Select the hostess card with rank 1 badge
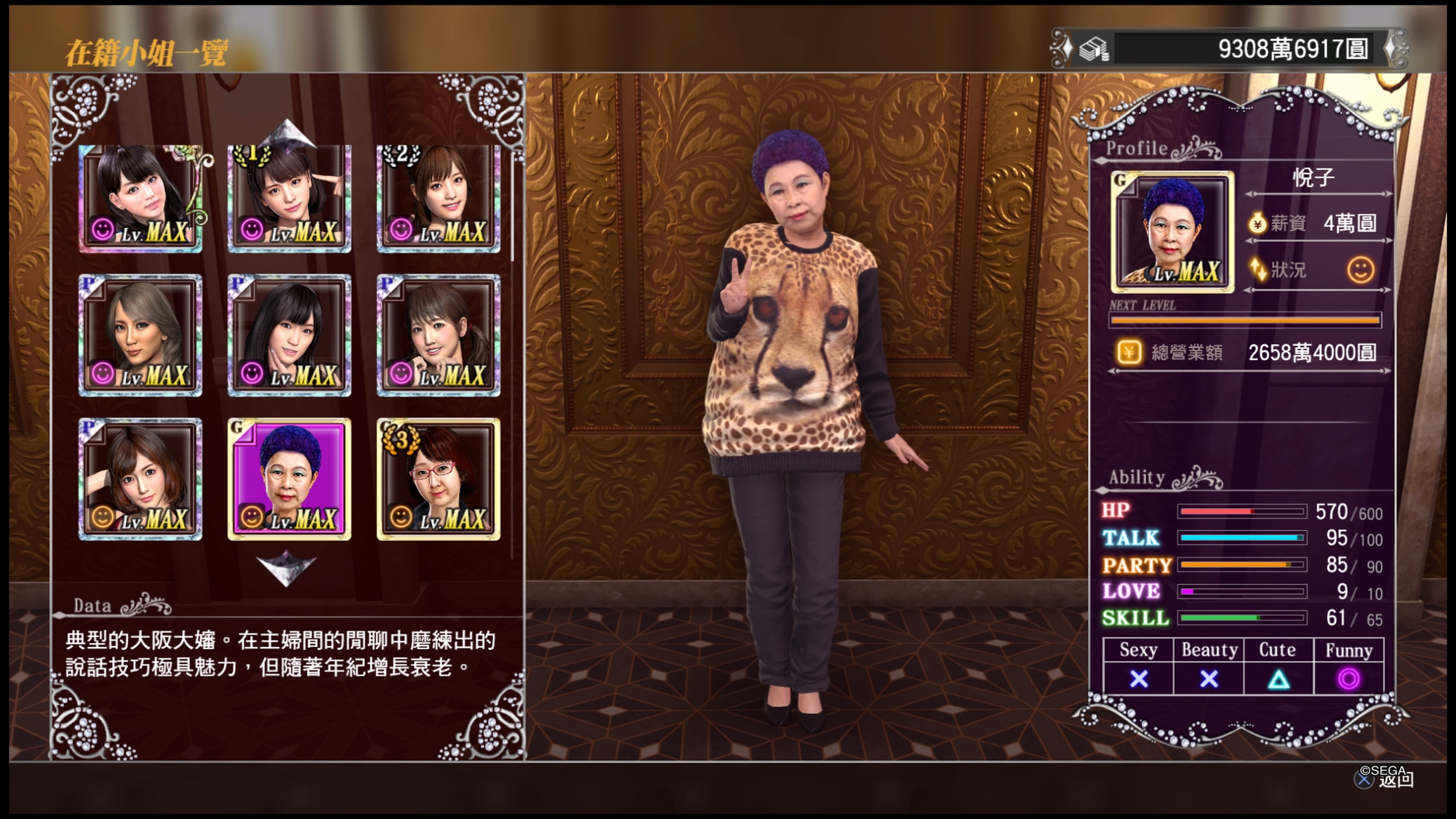 pyautogui.click(x=289, y=198)
